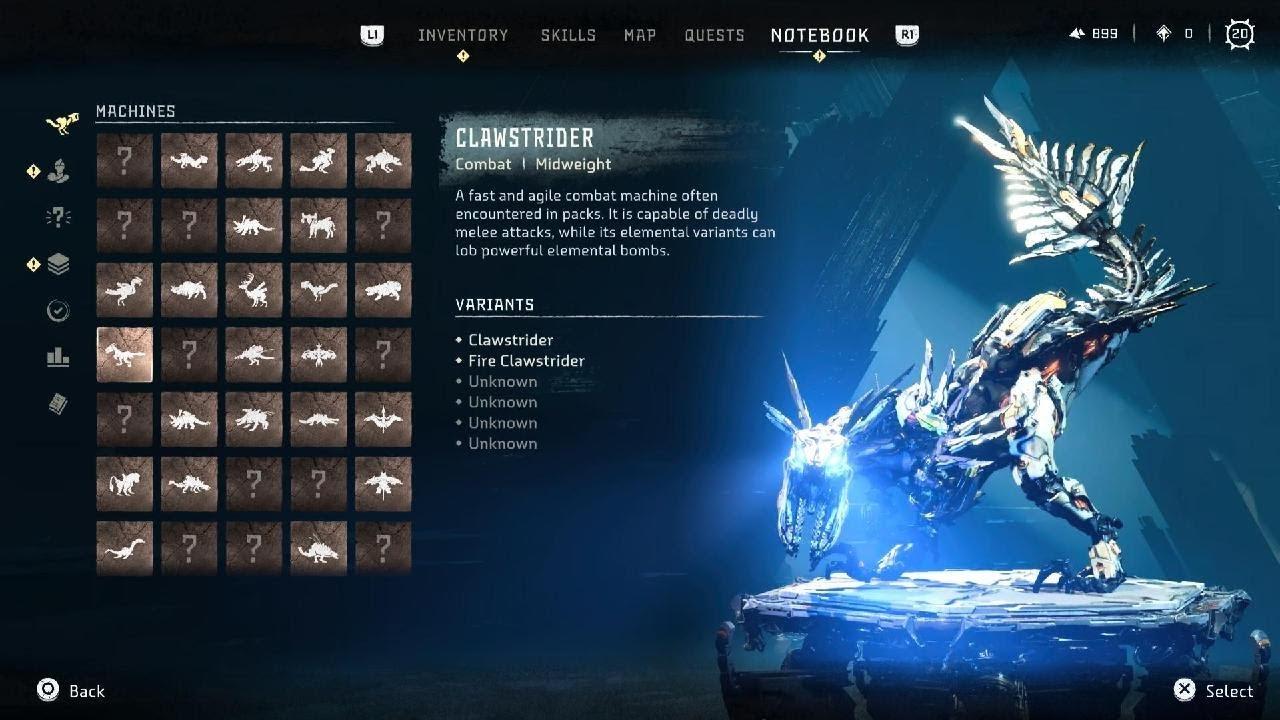
Task: View the bar chart statistics category
Action: [x=58, y=357]
